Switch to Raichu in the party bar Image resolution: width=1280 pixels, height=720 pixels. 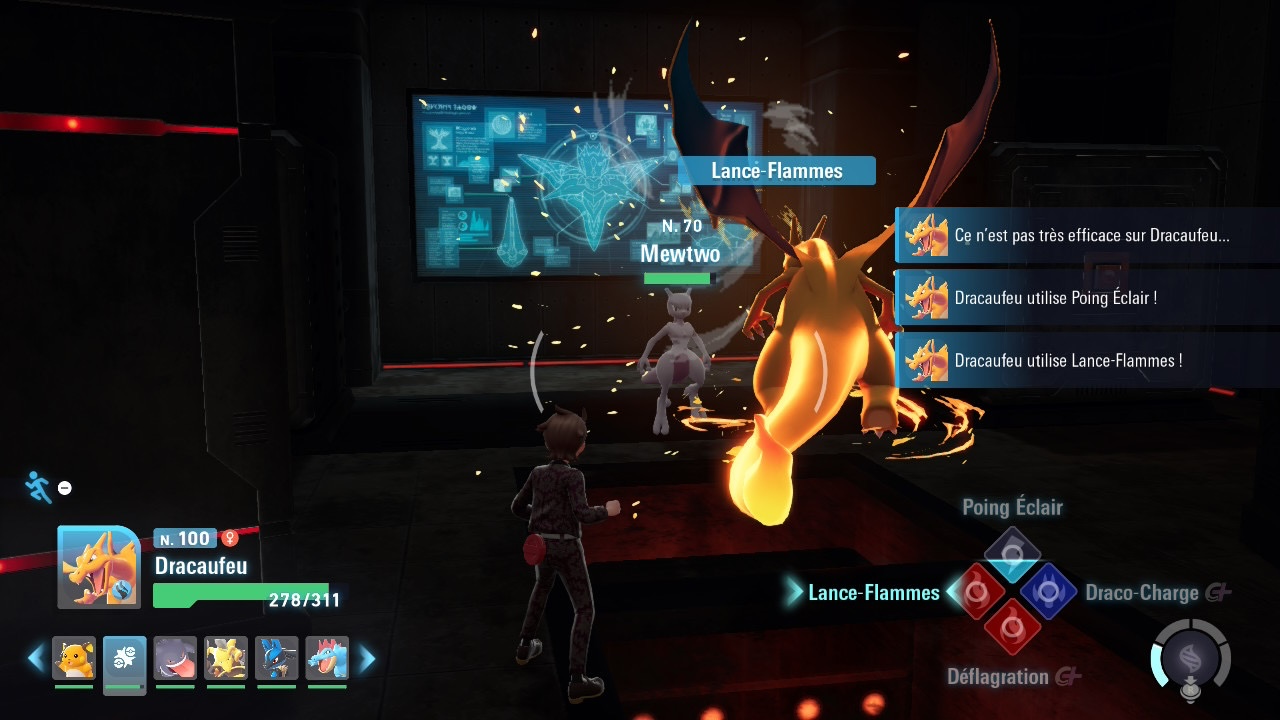click(74, 658)
